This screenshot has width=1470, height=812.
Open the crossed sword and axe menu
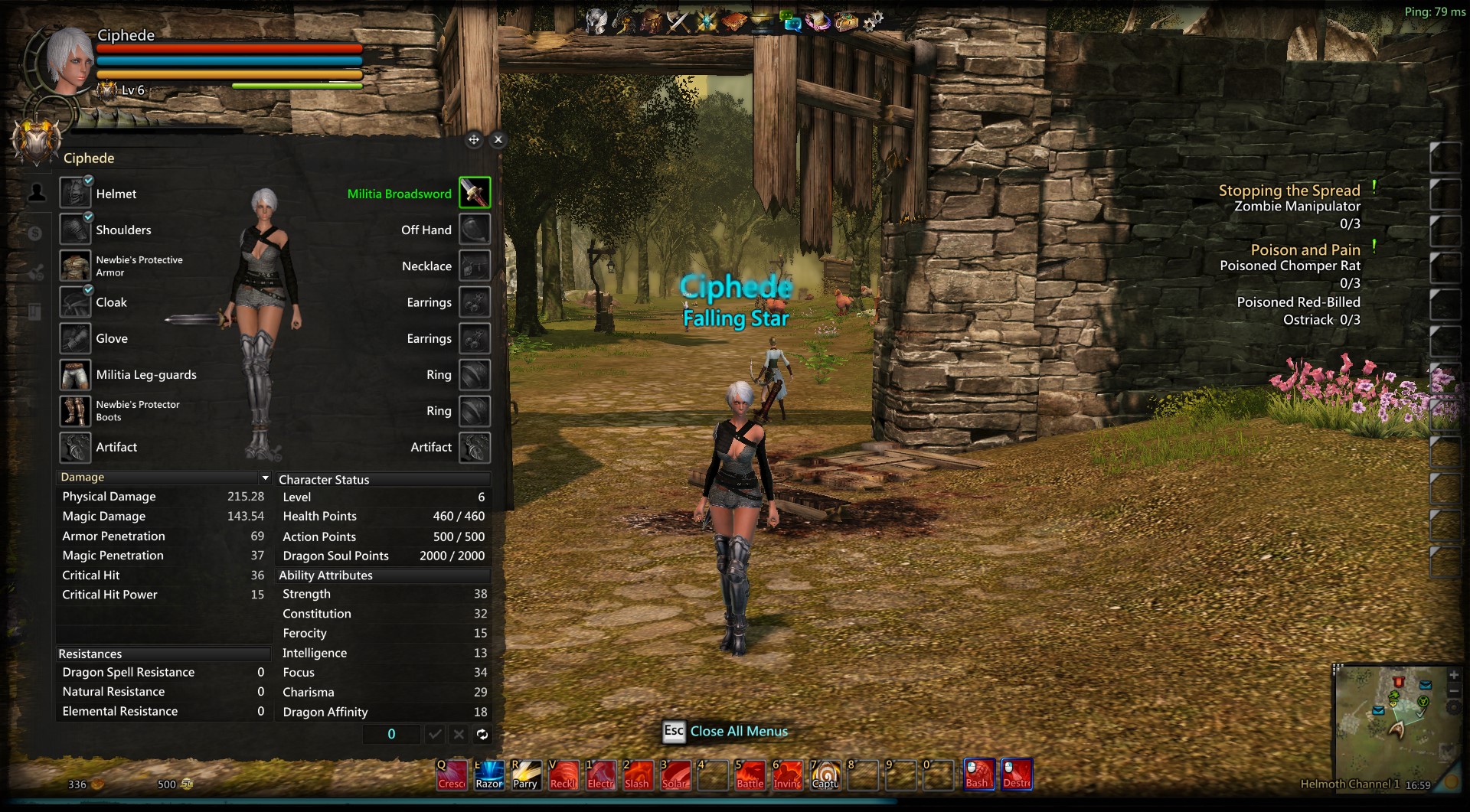(x=678, y=21)
